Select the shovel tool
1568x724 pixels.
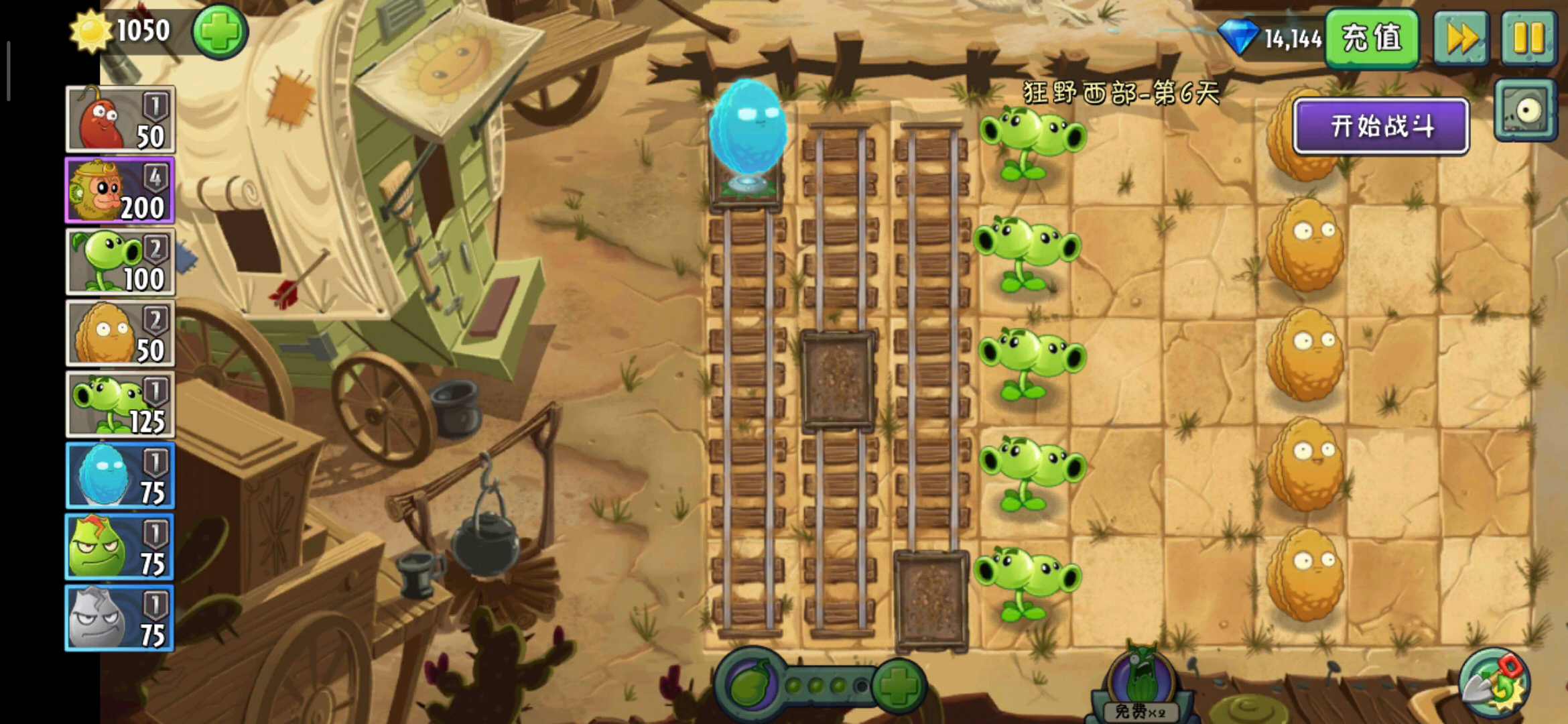pos(1493,685)
